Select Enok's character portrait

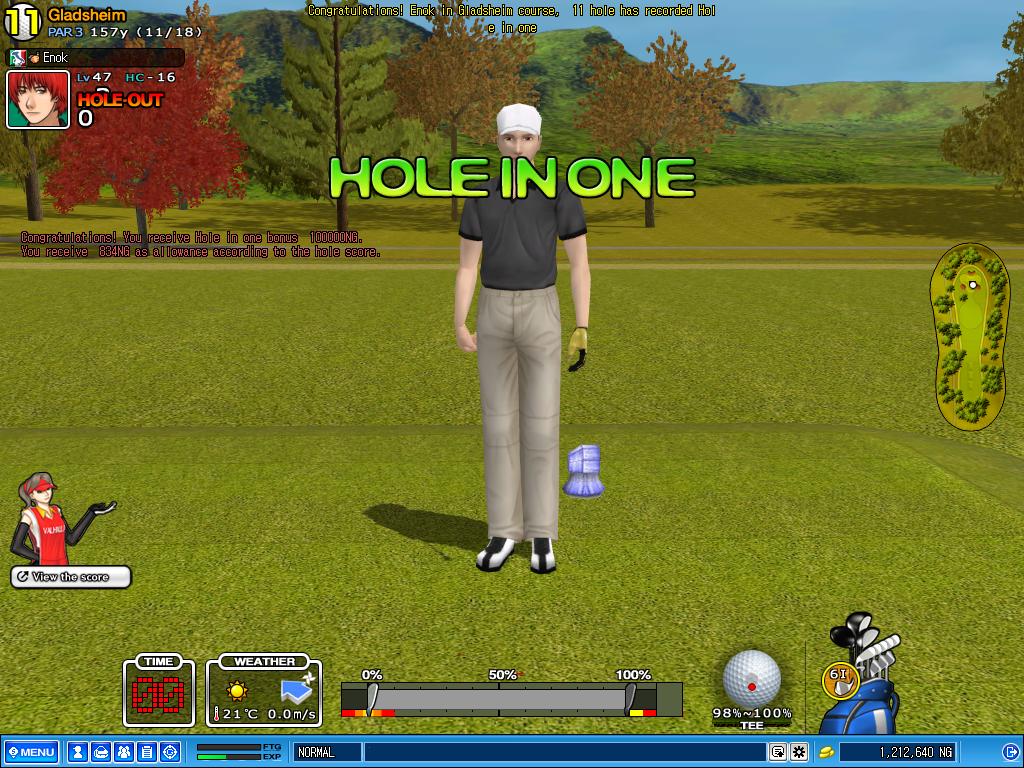(38, 99)
